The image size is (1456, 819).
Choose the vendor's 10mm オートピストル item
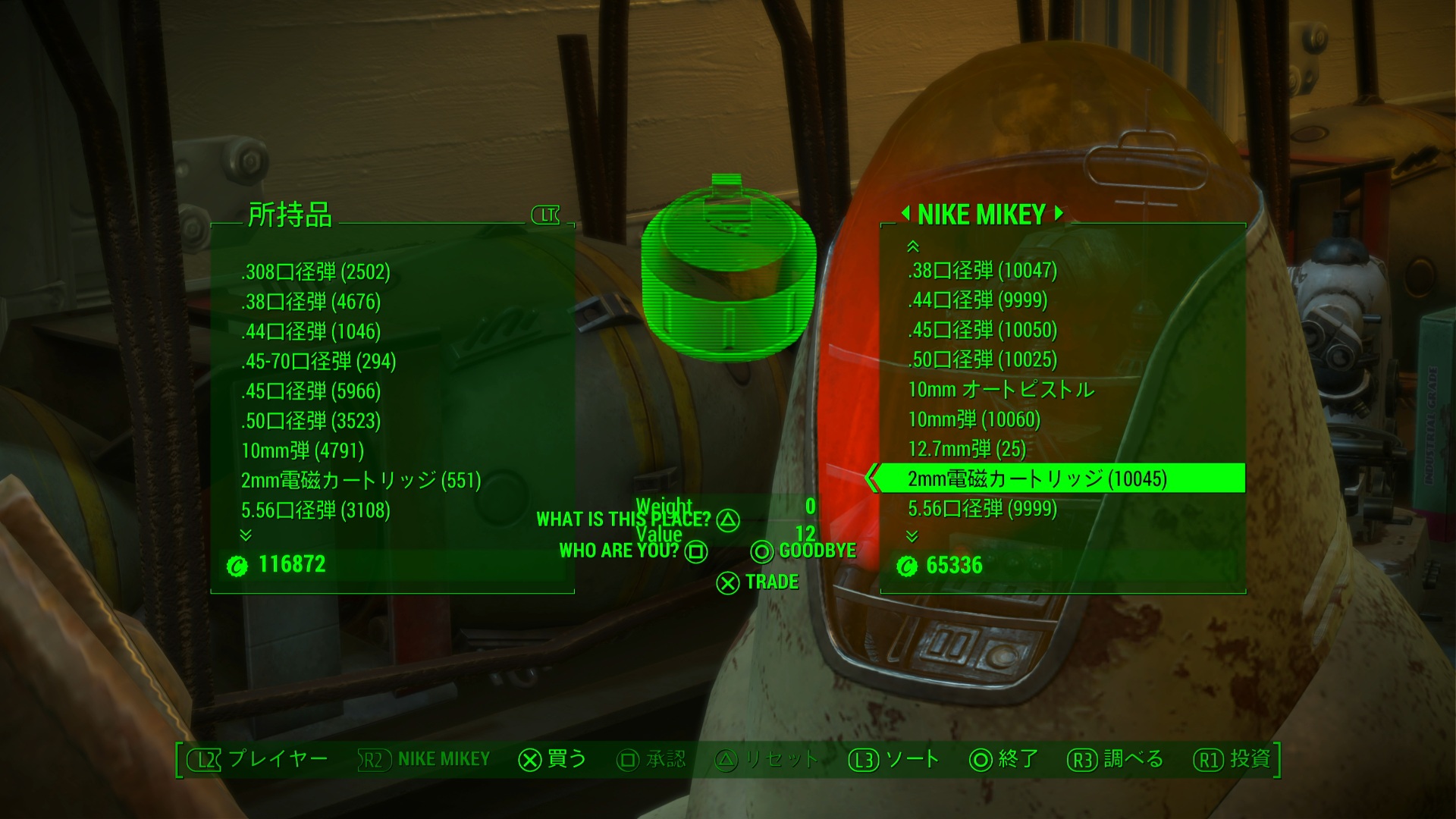(1001, 390)
